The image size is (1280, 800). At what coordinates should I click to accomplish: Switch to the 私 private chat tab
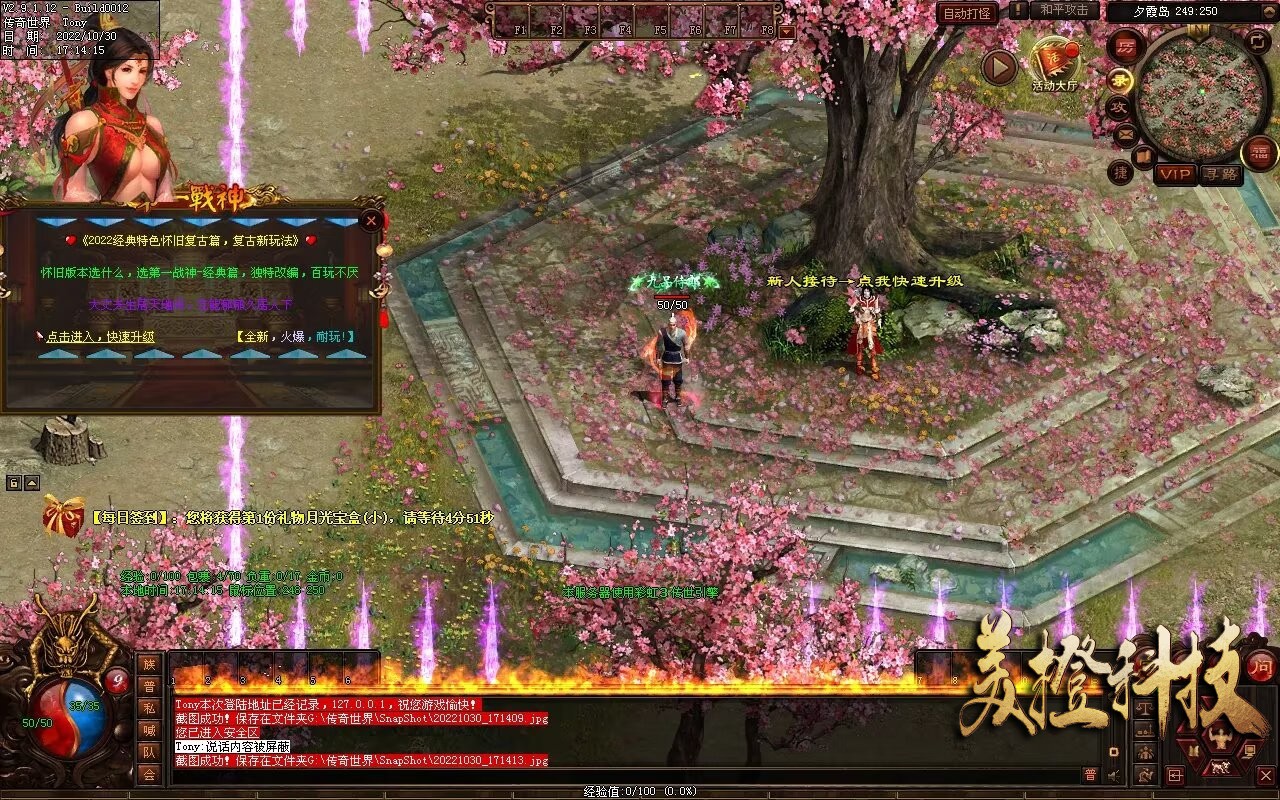coord(148,708)
